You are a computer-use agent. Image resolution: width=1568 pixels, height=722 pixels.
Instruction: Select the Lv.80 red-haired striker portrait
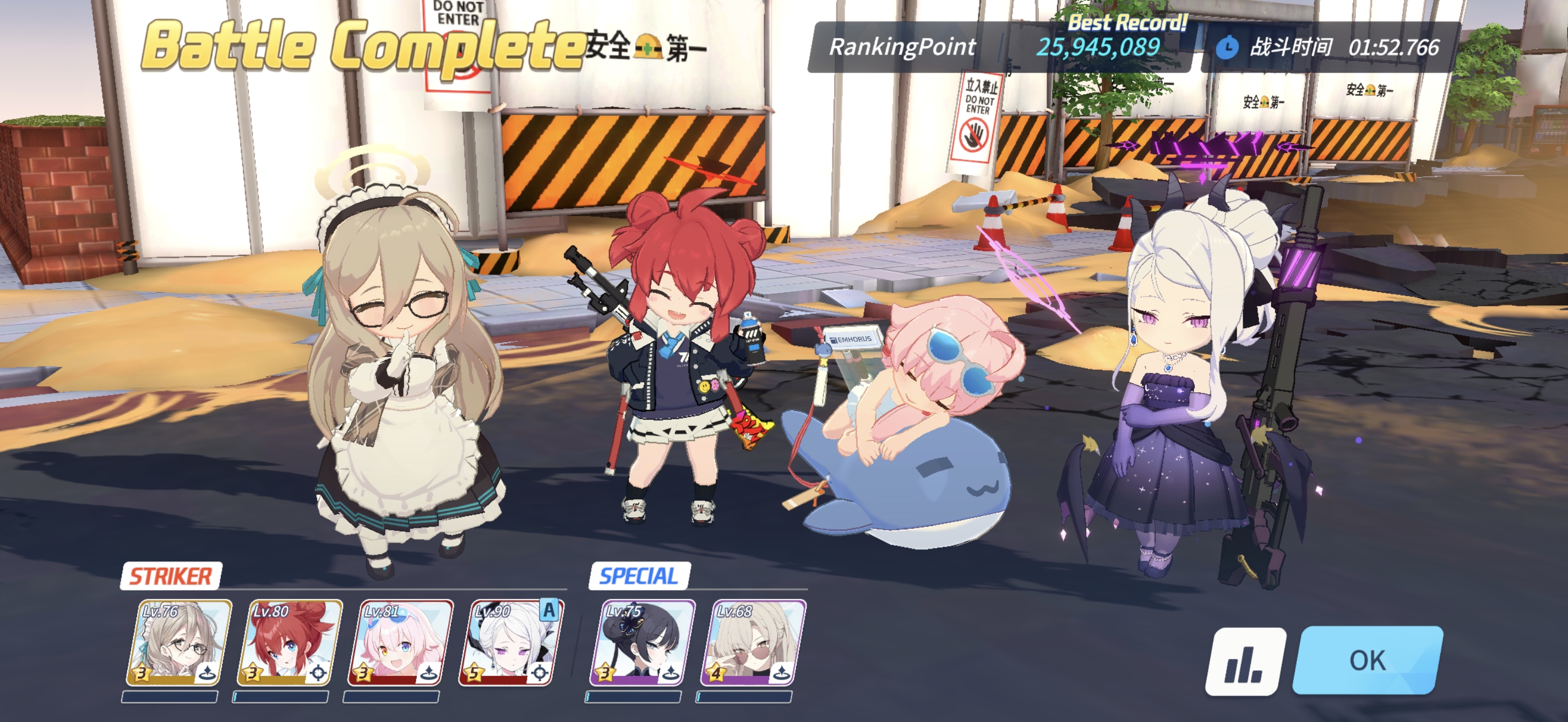tap(290, 642)
